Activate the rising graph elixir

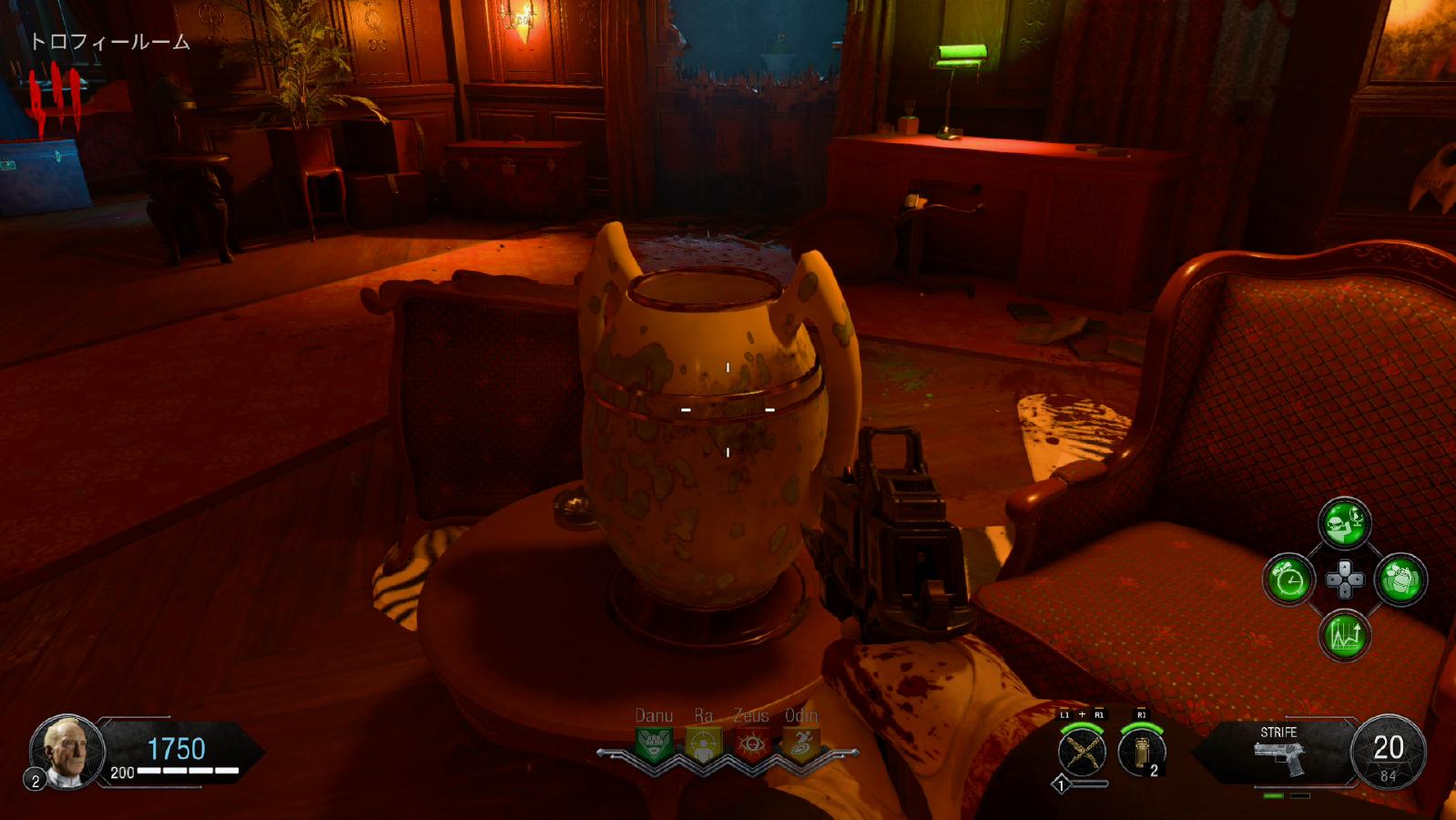pos(1344,635)
